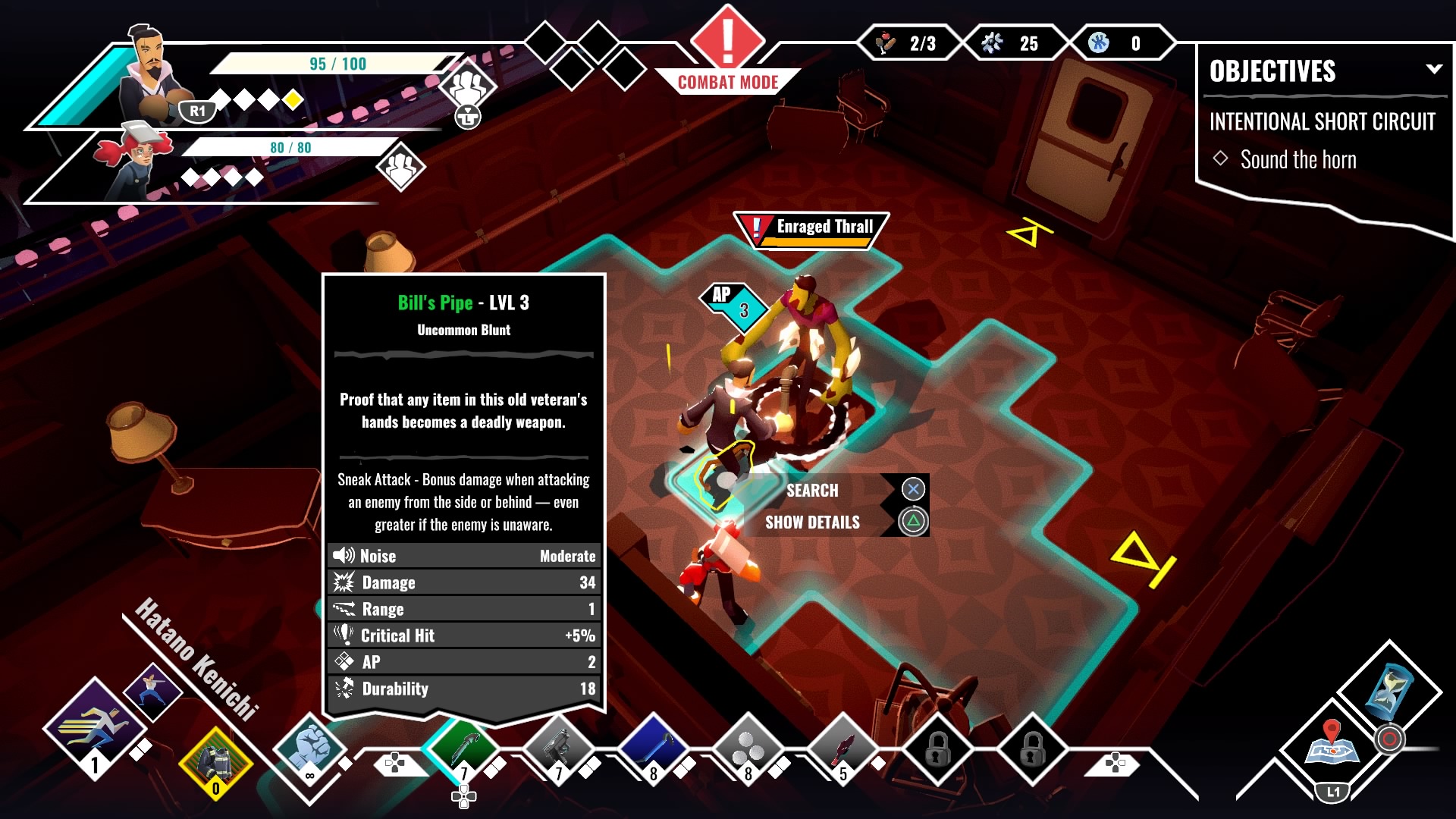1456x819 pixels.
Task: Open the squad icon beside the bearded leader
Action: [x=467, y=88]
